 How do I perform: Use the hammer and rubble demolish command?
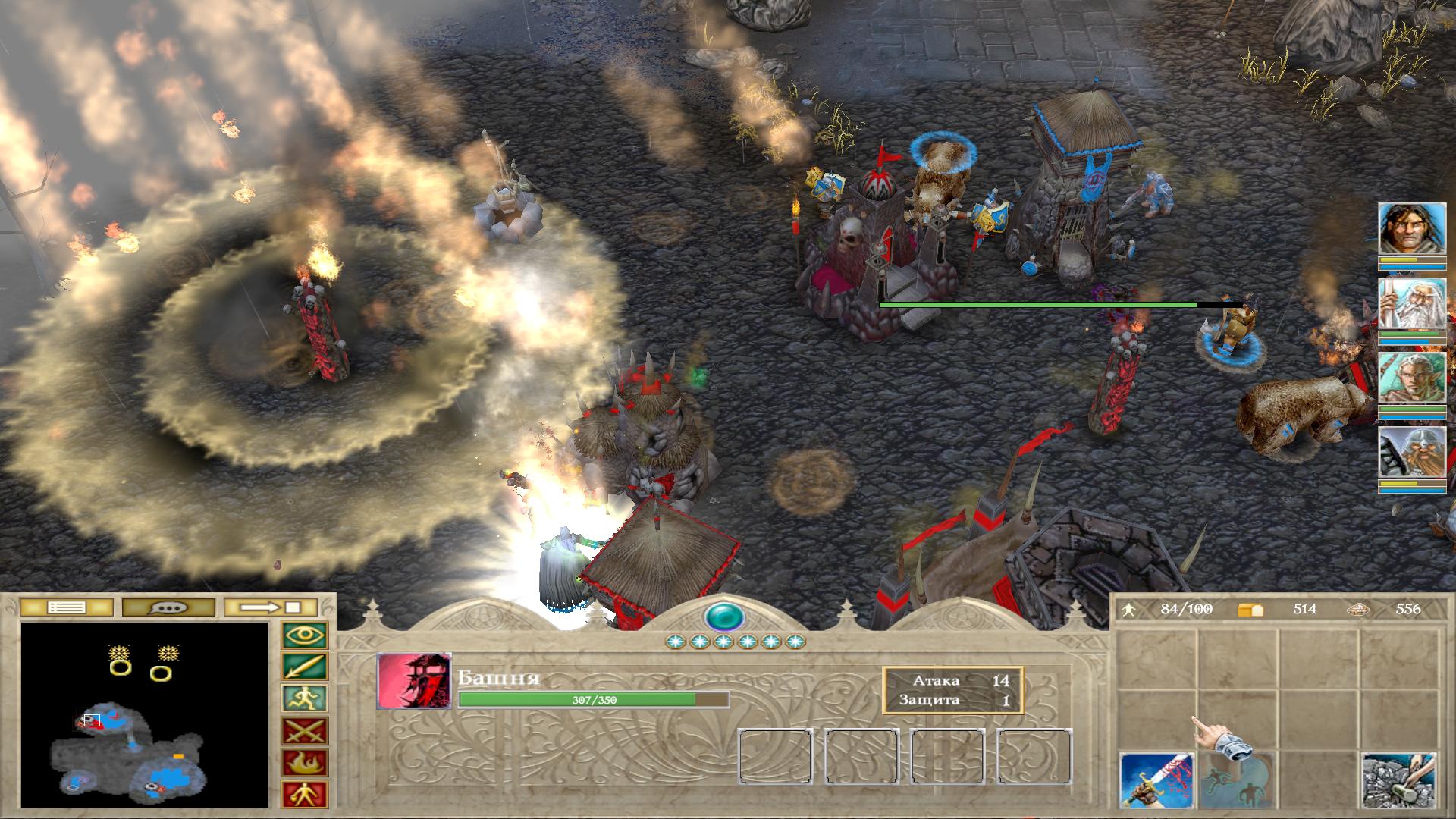(x=1398, y=780)
